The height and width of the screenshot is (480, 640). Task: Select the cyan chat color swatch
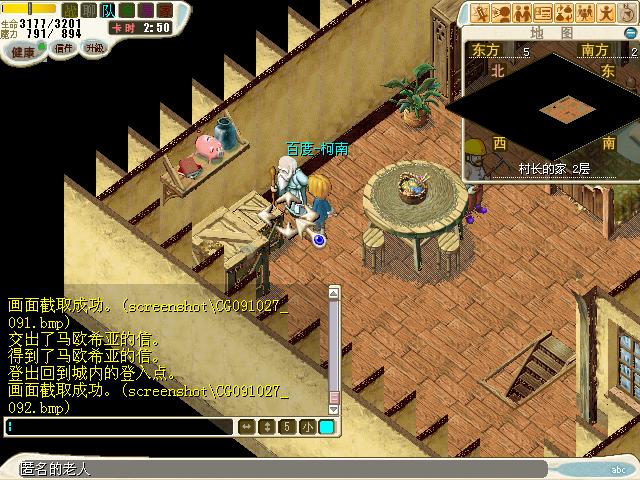pyautogui.click(x=327, y=427)
